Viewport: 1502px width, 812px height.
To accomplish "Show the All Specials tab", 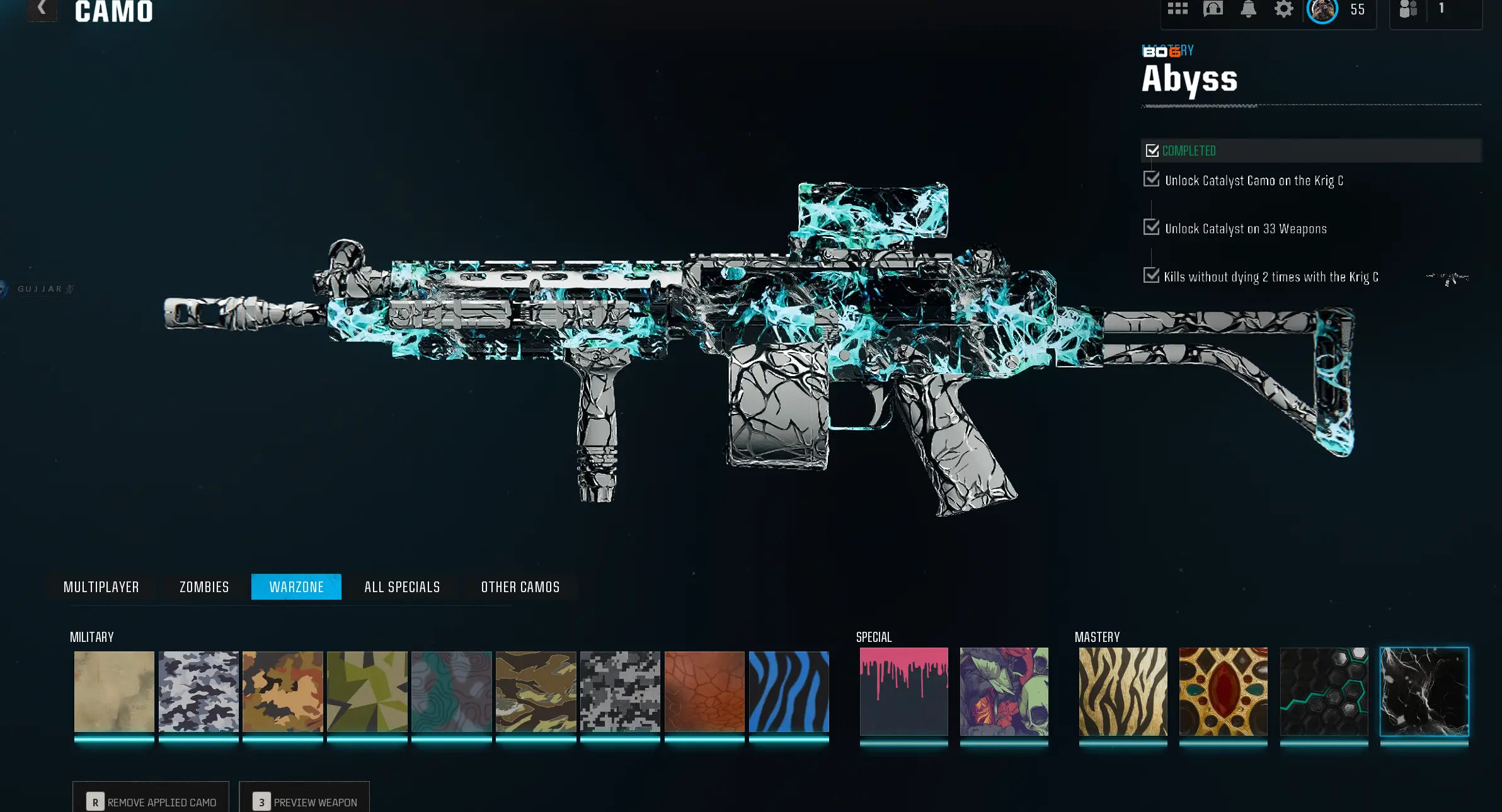I will coord(402,587).
